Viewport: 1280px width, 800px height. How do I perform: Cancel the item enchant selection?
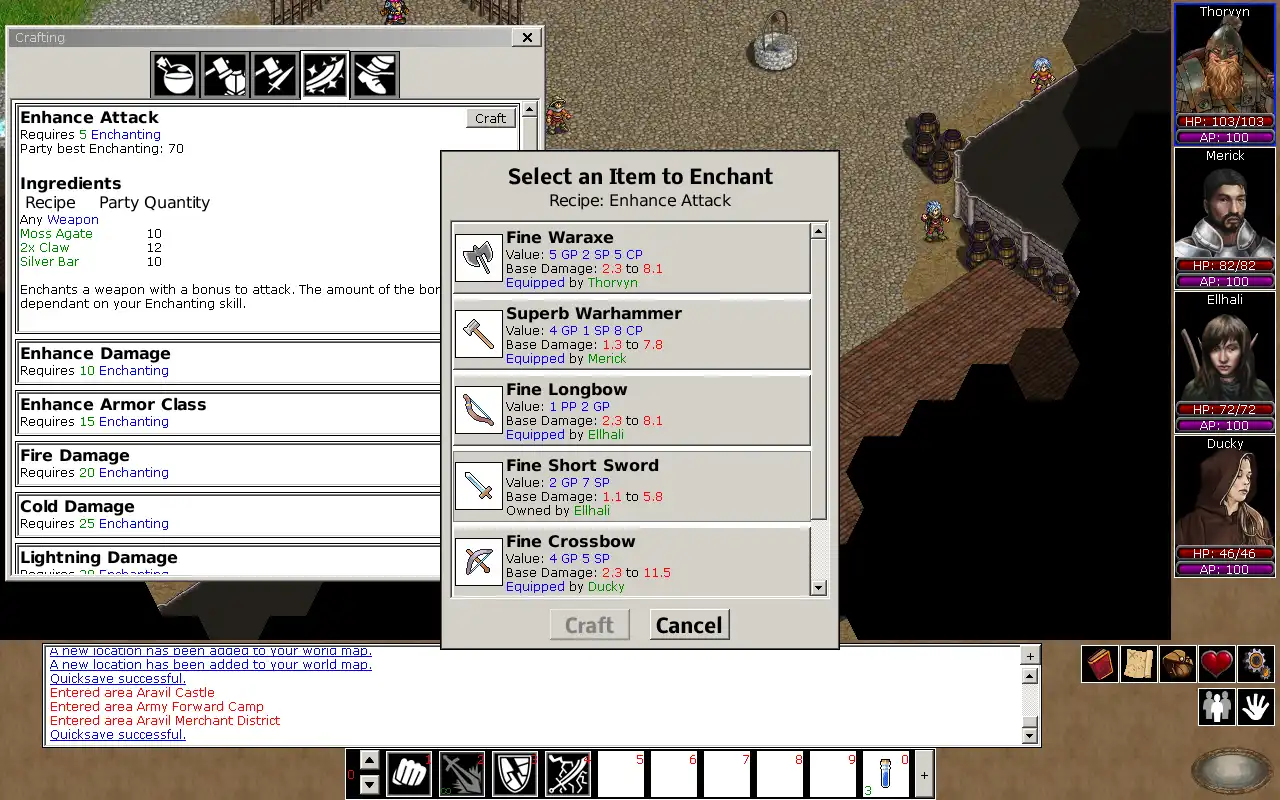point(689,625)
